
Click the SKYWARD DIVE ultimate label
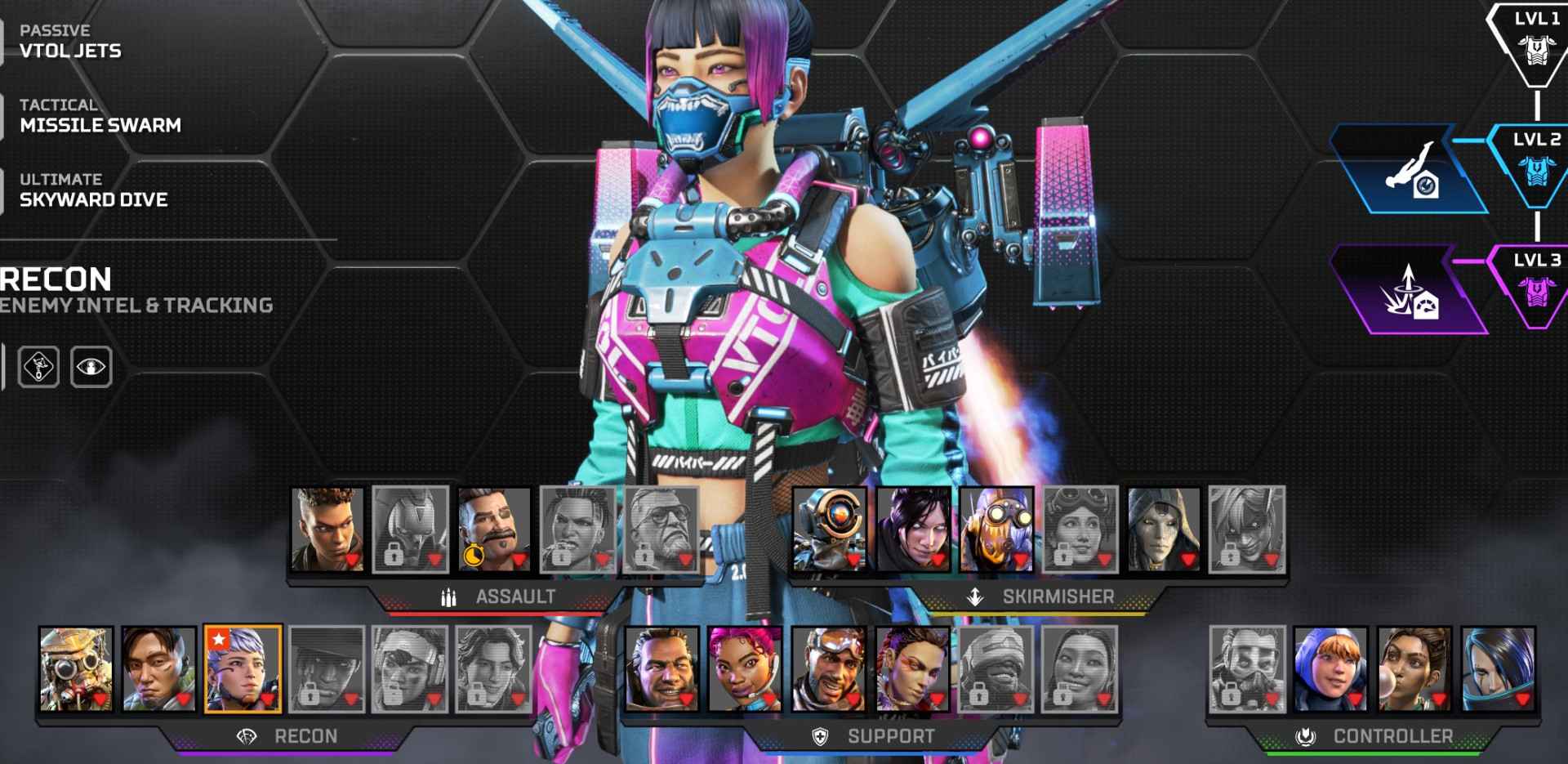click(x=94, y=199)
